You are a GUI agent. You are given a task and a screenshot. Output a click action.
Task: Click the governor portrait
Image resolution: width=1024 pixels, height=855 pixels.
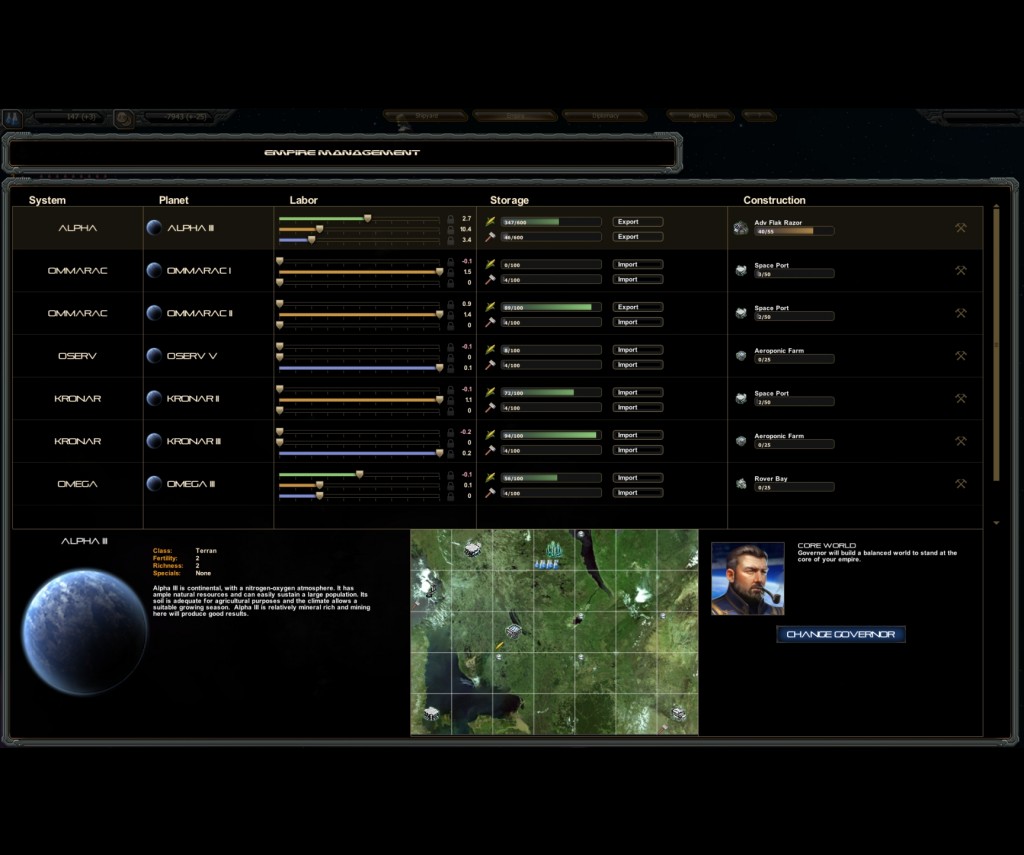pos(747,578)
